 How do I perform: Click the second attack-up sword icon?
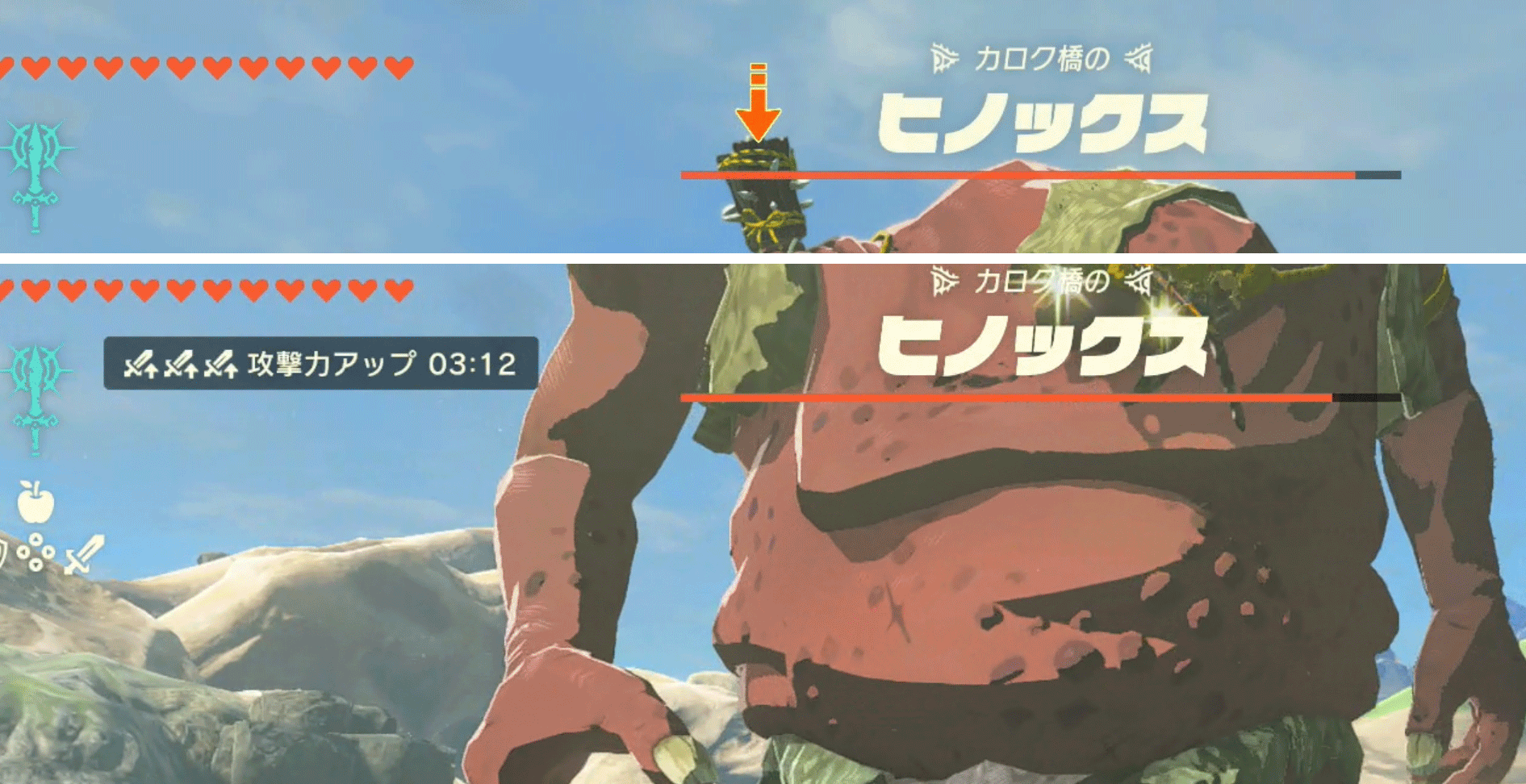[182, 365]
